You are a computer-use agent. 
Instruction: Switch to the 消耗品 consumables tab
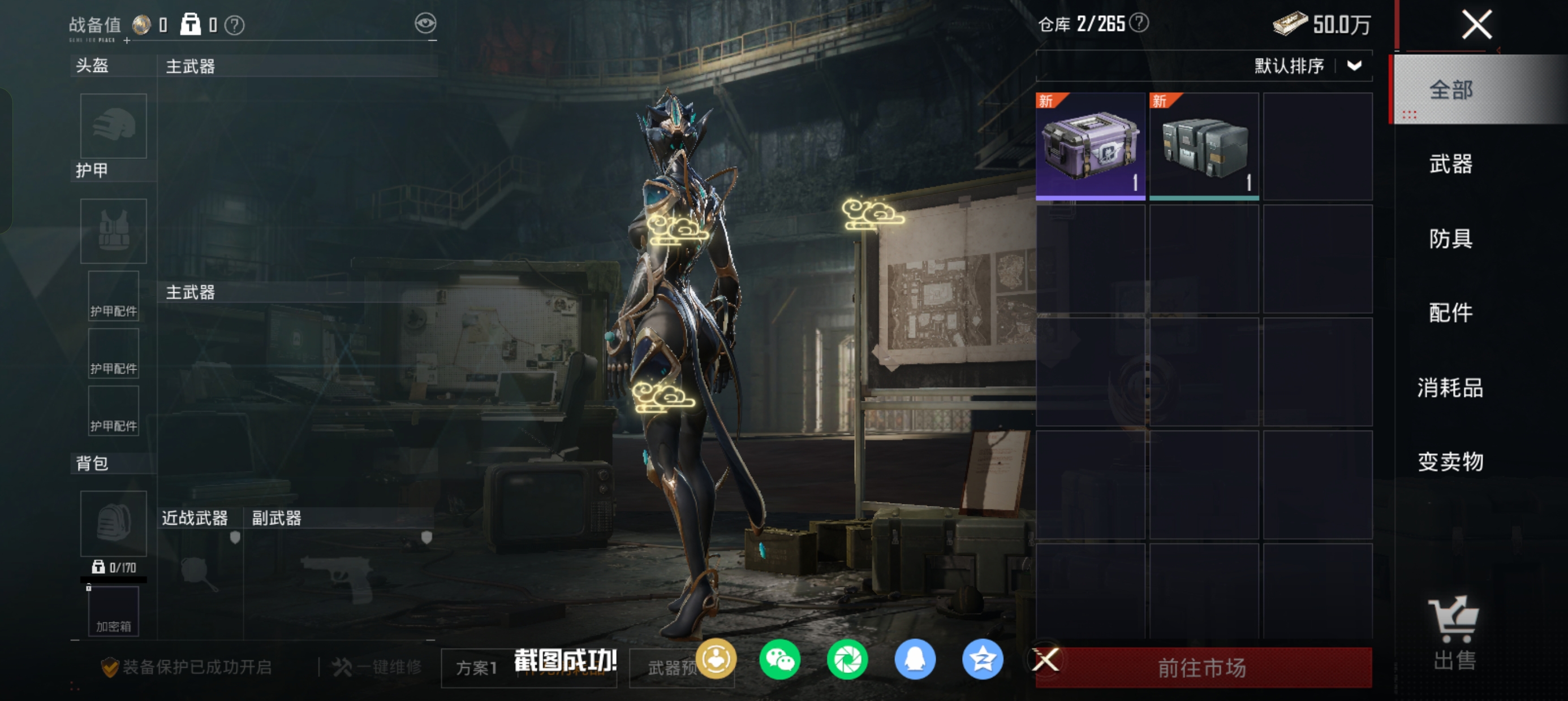[1450, 388]
